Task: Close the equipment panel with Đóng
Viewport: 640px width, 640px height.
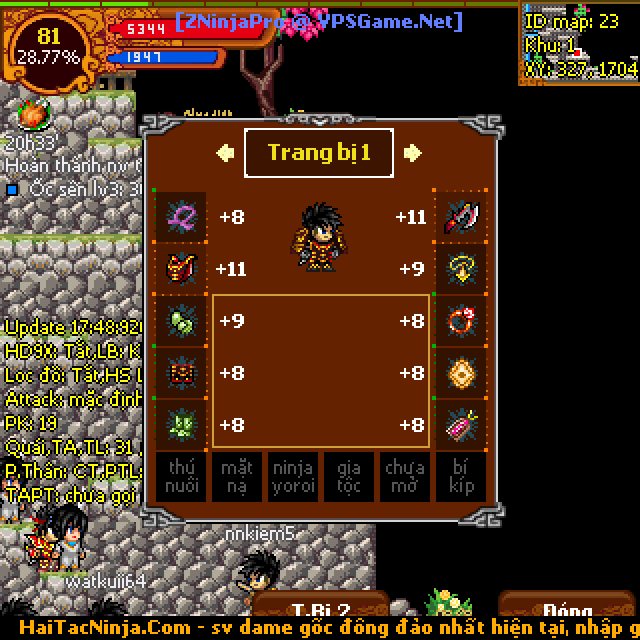Action: point(568,610)
